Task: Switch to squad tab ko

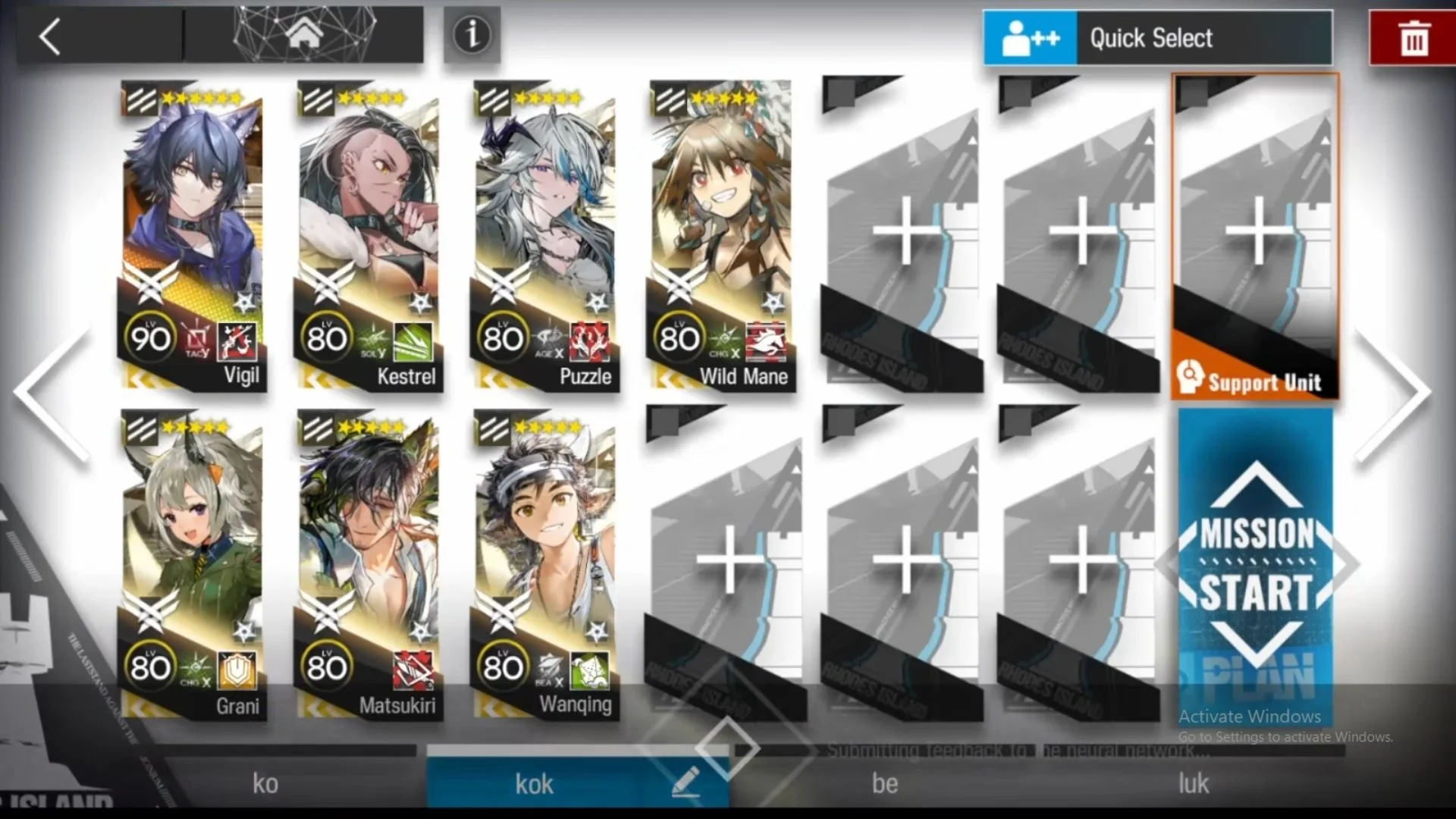Action: pyautogui.click(x=265, y=783)
